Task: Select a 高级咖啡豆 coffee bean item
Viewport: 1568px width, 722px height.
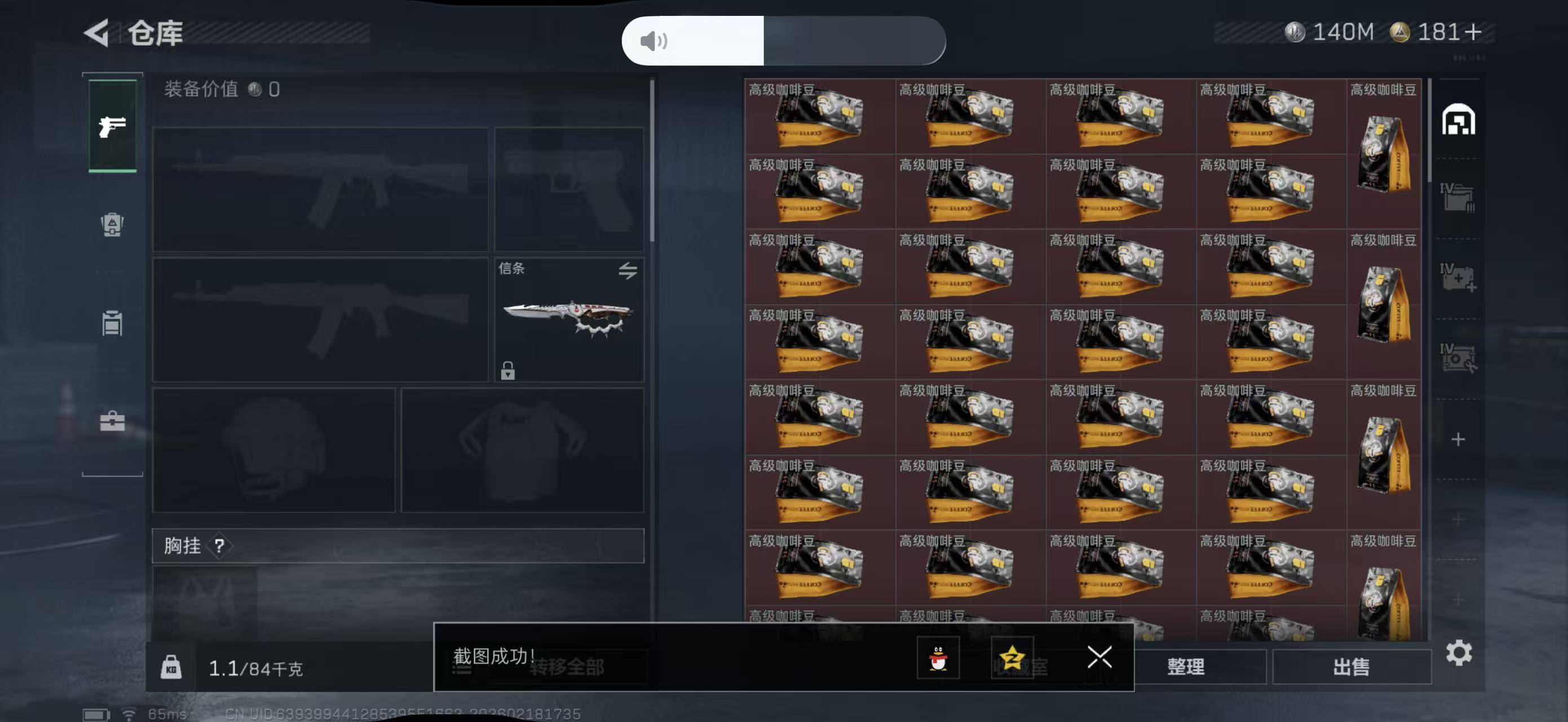Action: click(x=819, y=116)
